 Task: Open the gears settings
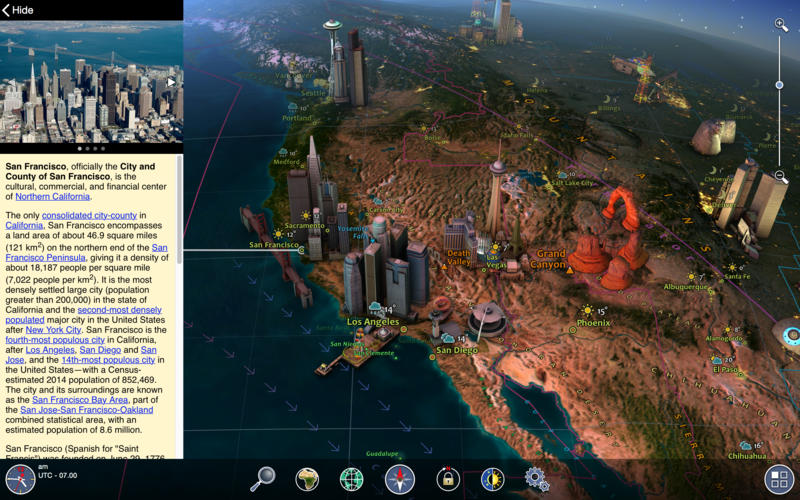tap(537, 479)
